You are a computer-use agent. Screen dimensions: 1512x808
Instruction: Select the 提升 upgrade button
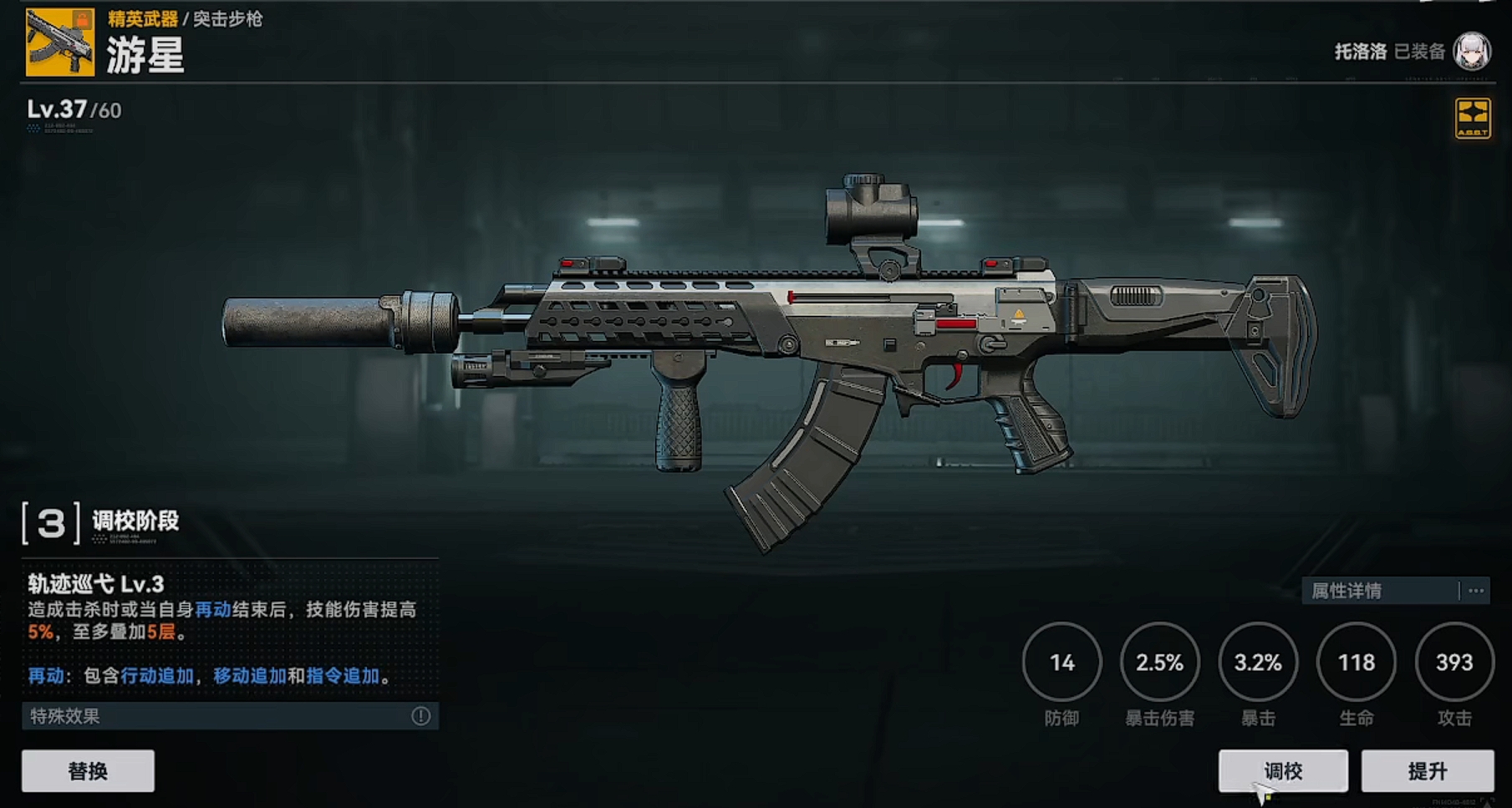tap(1427, 770)
